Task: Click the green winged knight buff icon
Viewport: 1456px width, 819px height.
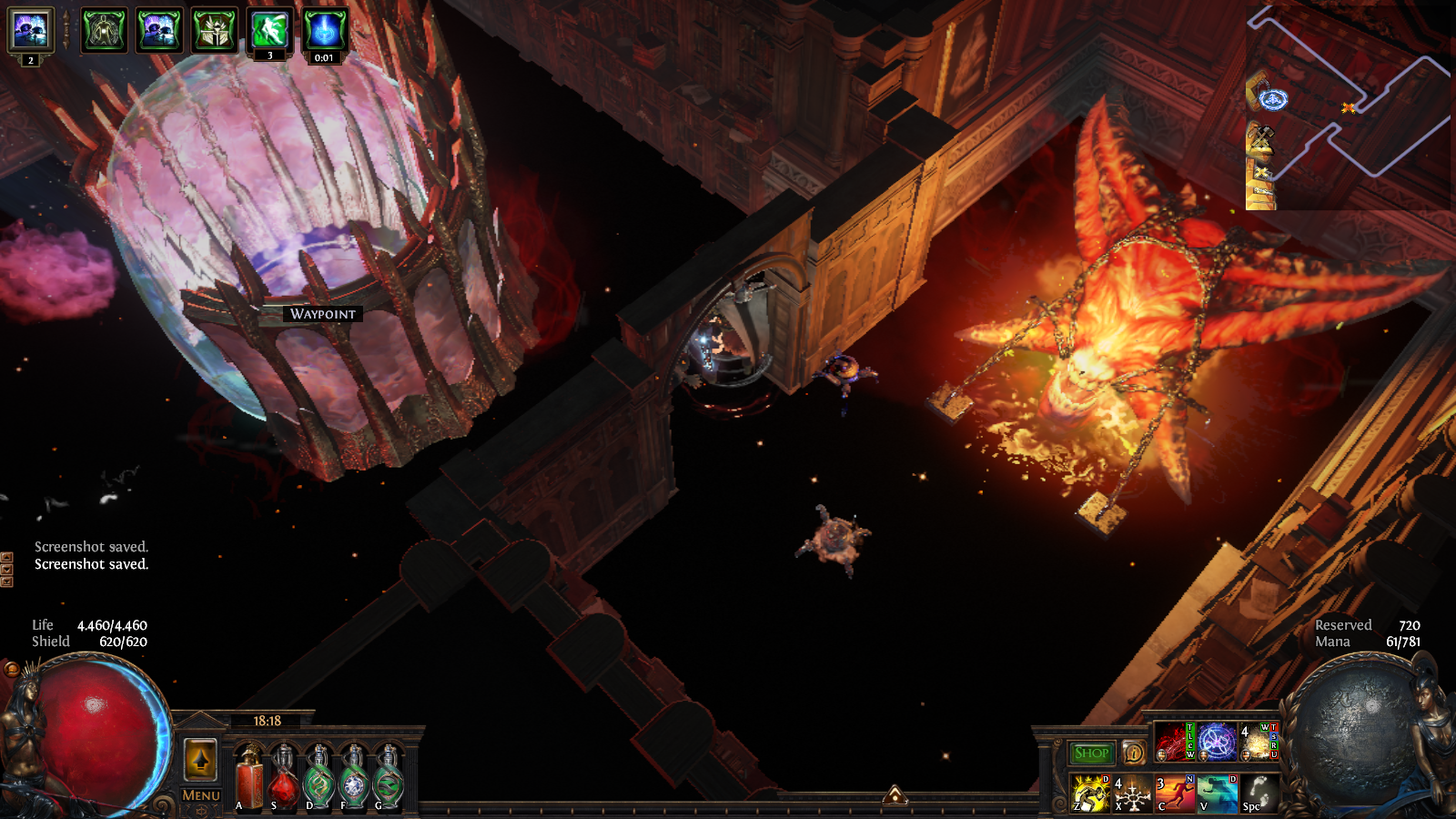Action: coord(214,31)
